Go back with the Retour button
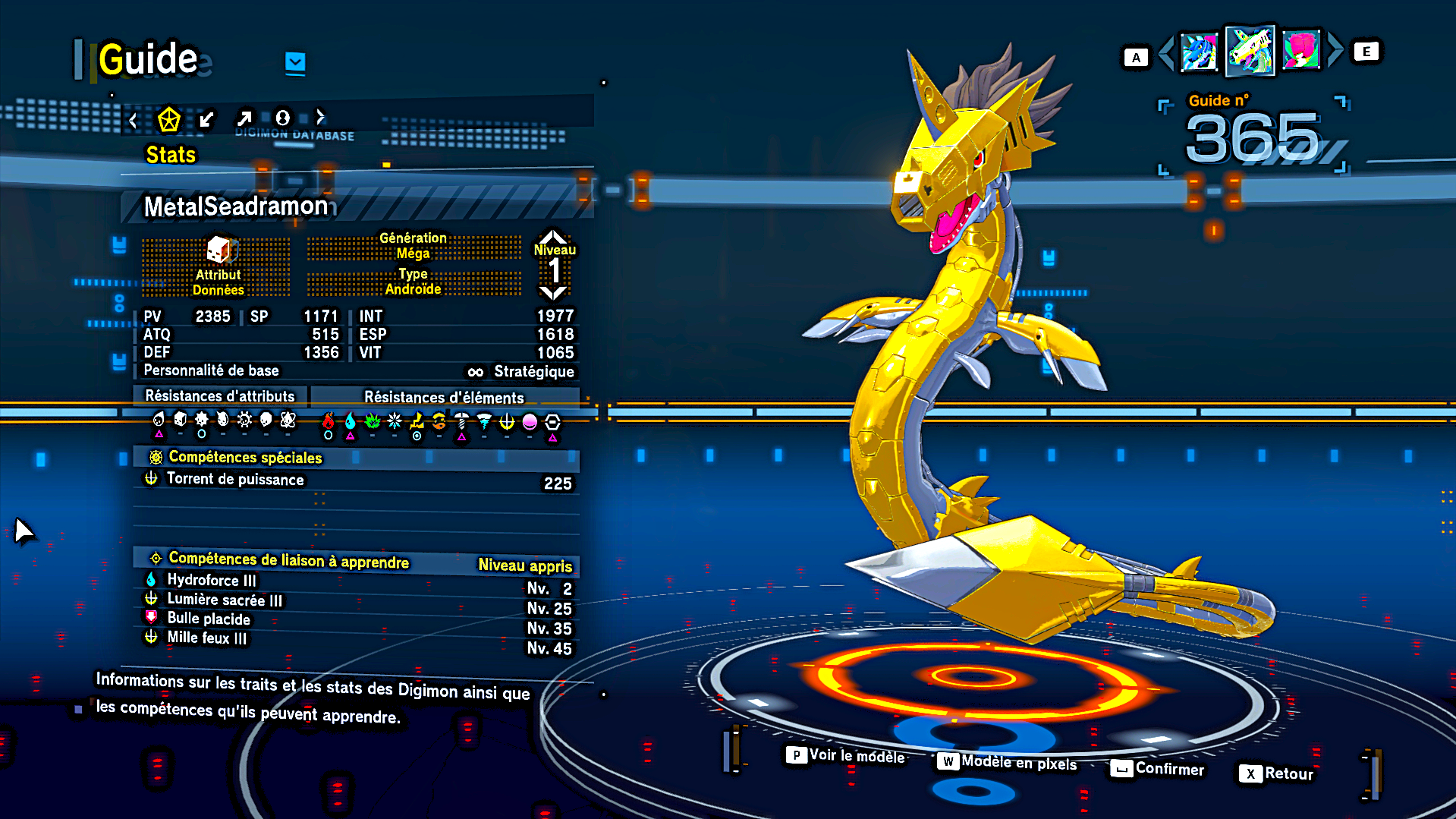The width and height of the screenshot is (1456, 819). pyautogui.click(x=1276, y=773)
